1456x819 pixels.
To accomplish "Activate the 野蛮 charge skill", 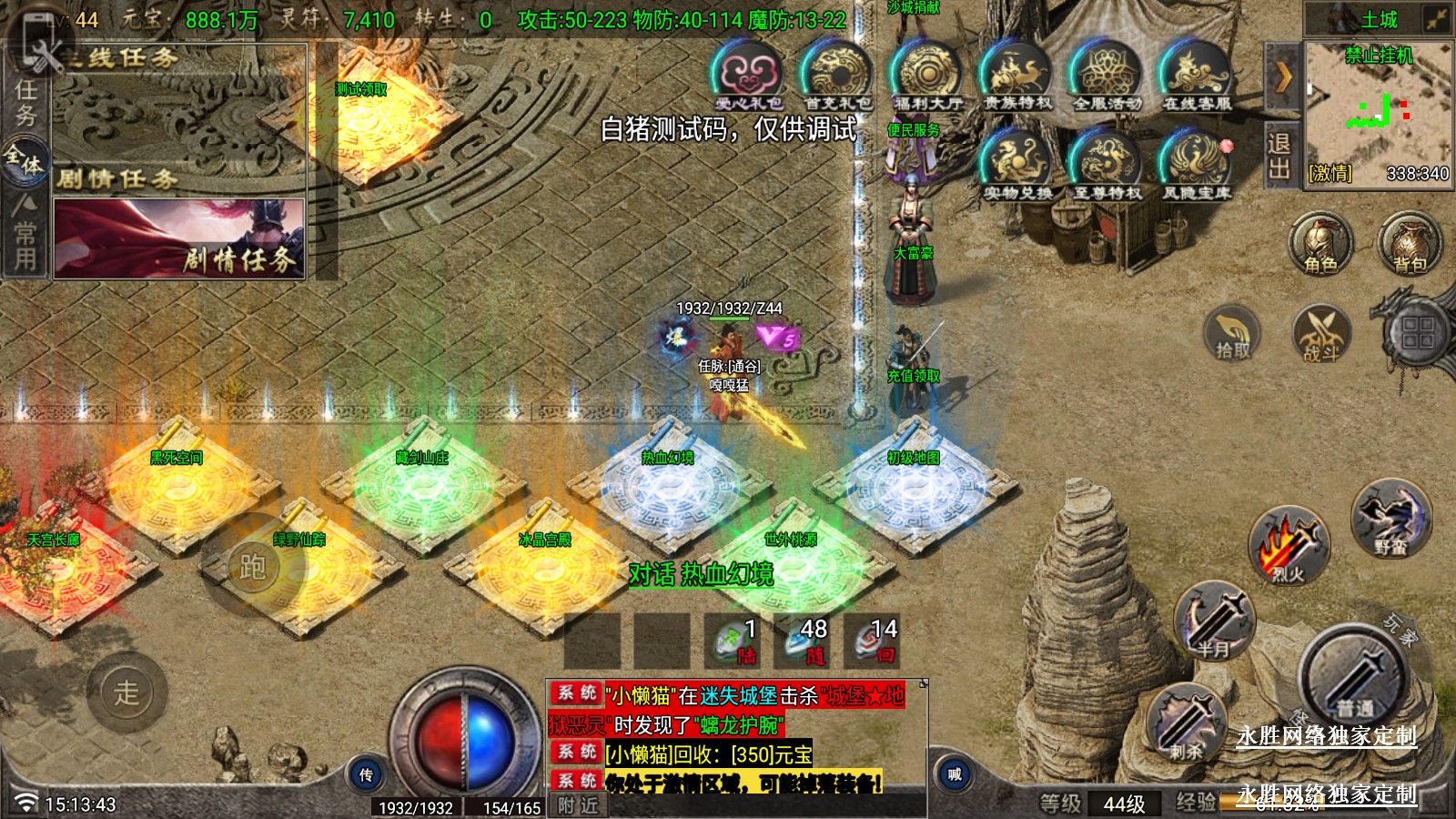I will pyautogui.click(x=1390, y=519).
